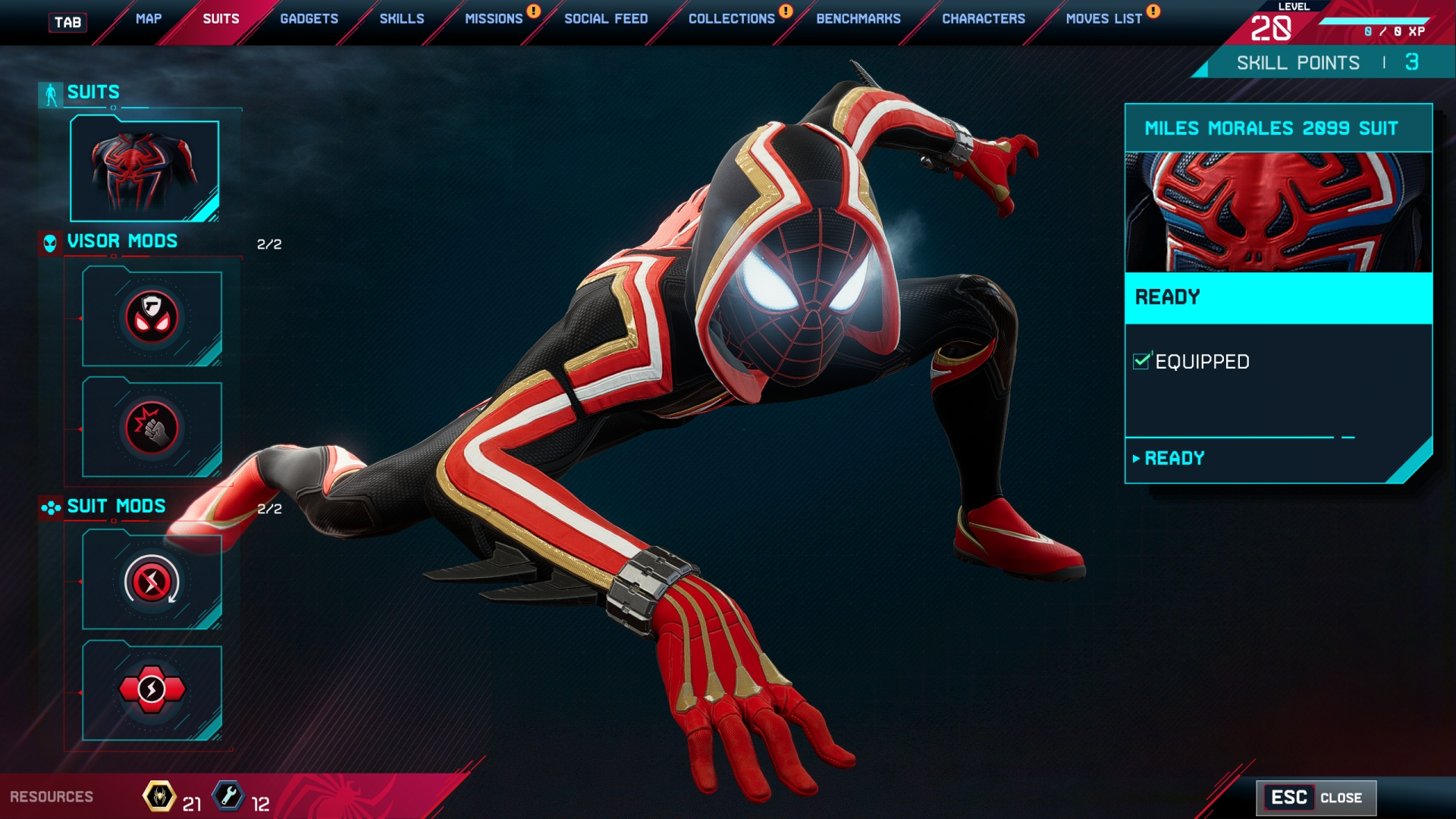Choose the 2099 suit slot thumbnail

[144, 171]
